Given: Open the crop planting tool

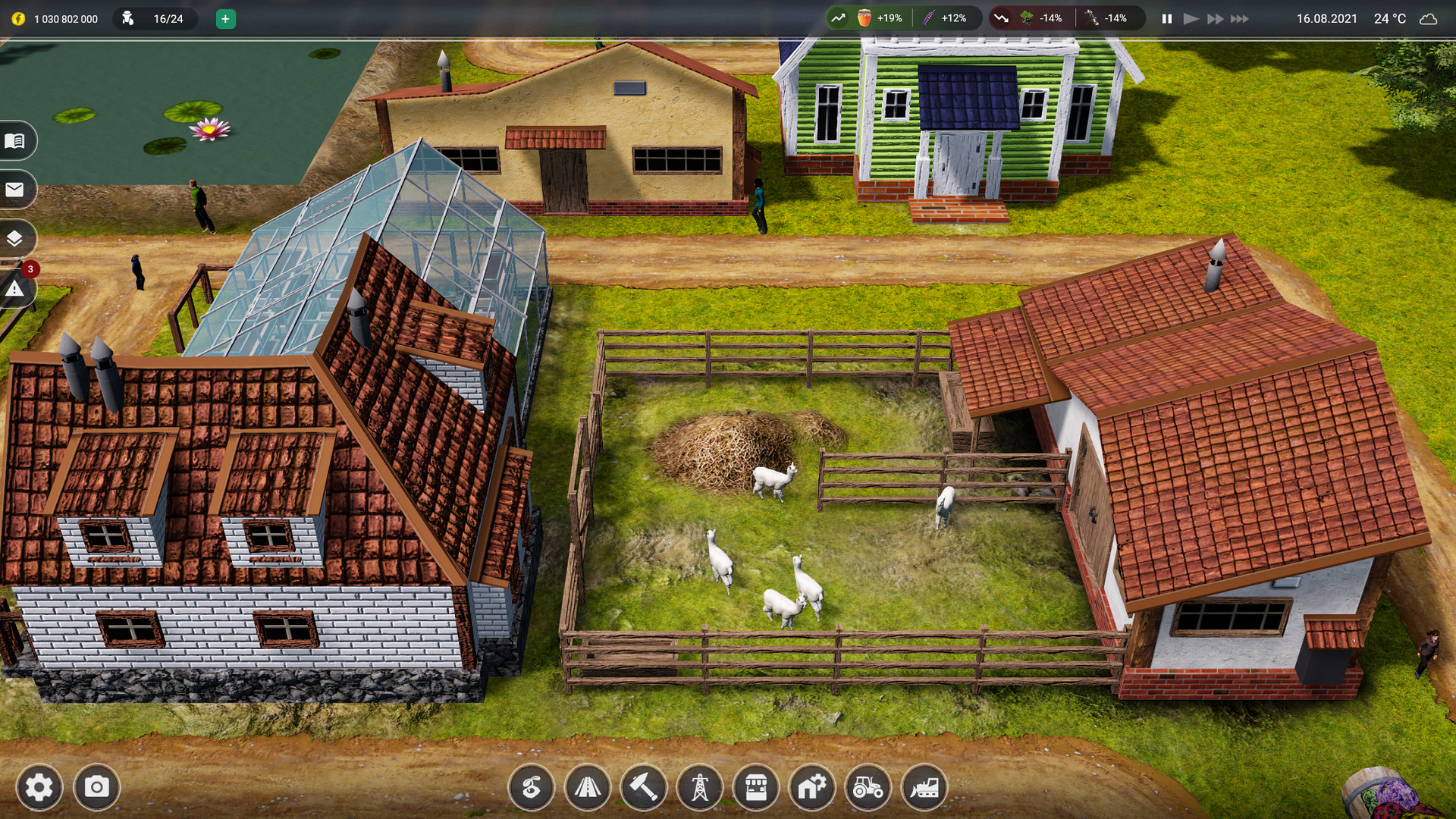Looking at the screenshot, I should point(531,788).
